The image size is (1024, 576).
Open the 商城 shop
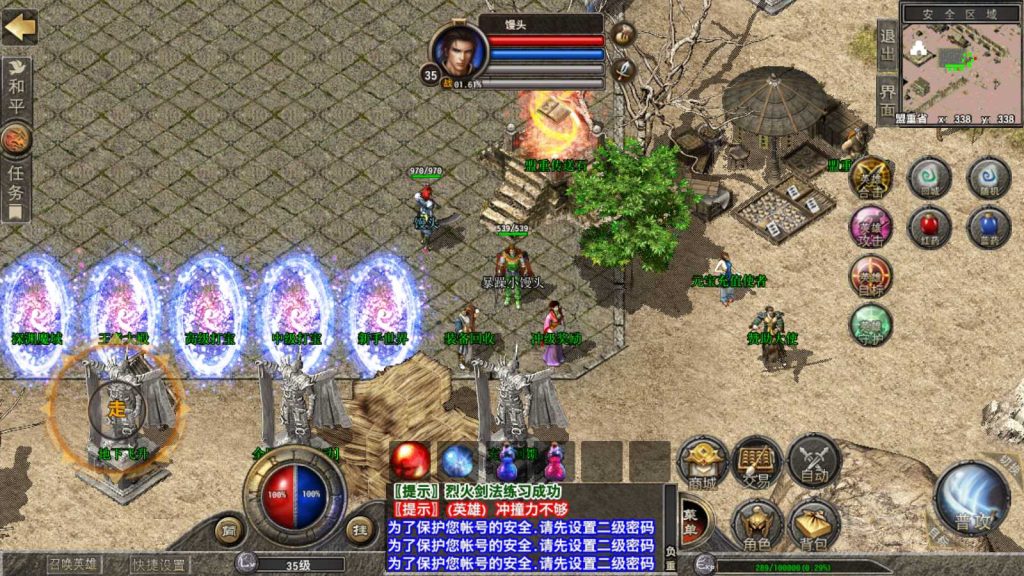[x=702, y=462]
